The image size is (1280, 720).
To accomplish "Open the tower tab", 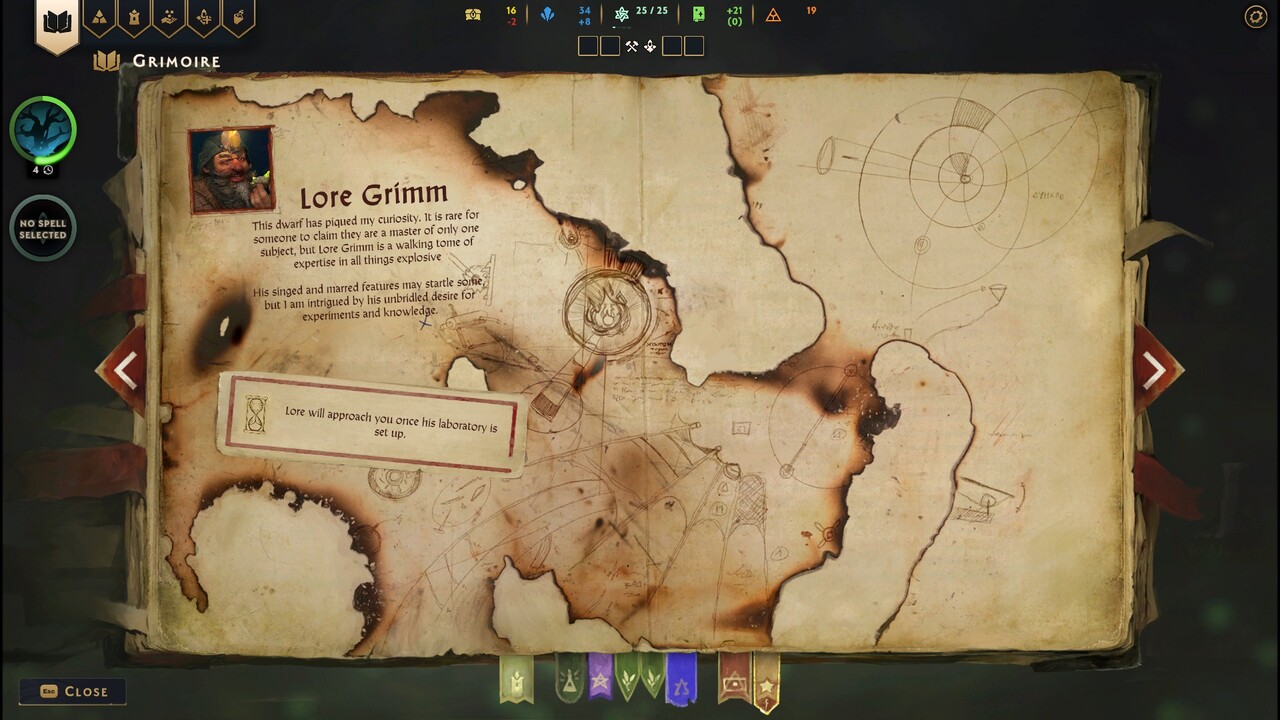I will click(x=133, y=17).
